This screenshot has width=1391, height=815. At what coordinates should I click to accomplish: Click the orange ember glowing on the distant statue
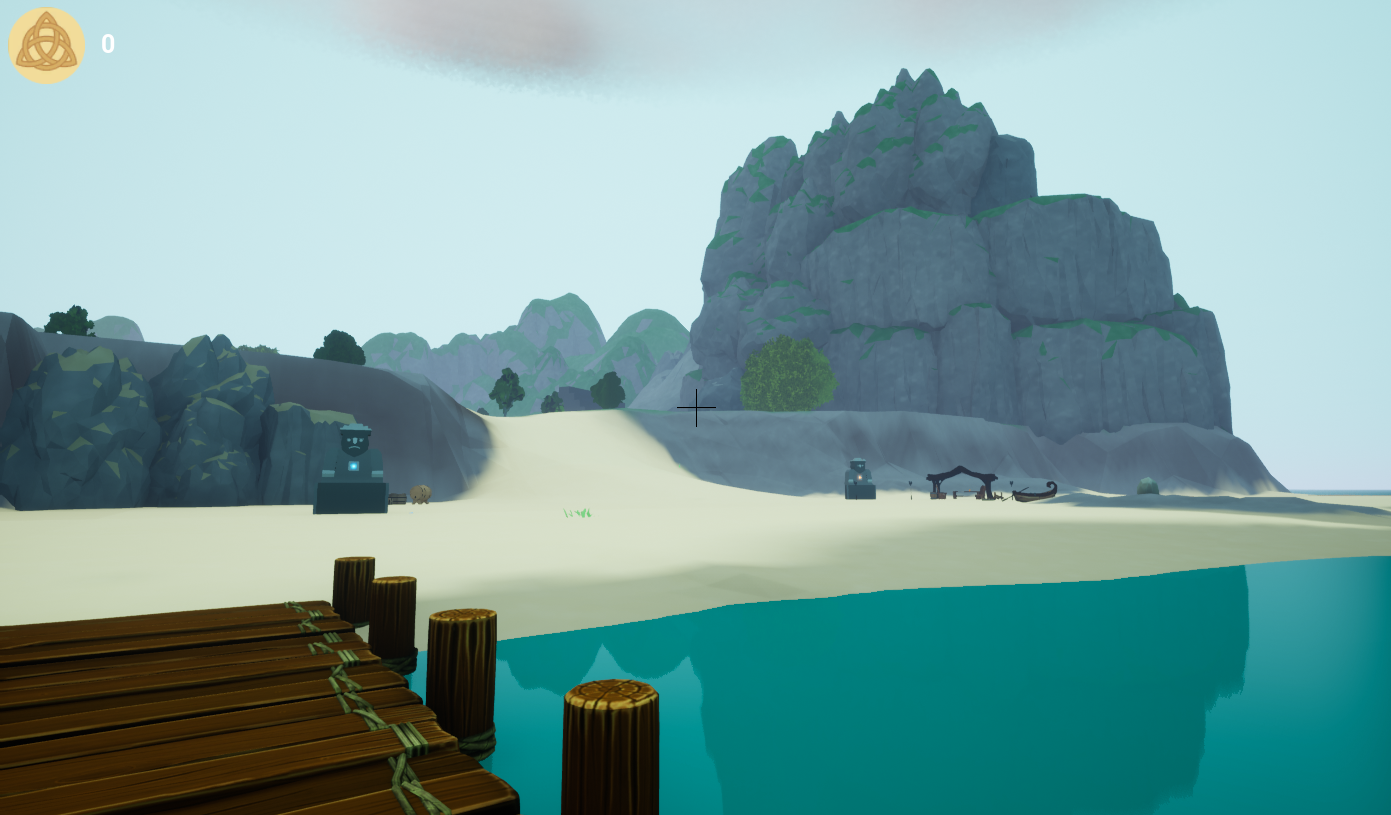pos(859,478)
